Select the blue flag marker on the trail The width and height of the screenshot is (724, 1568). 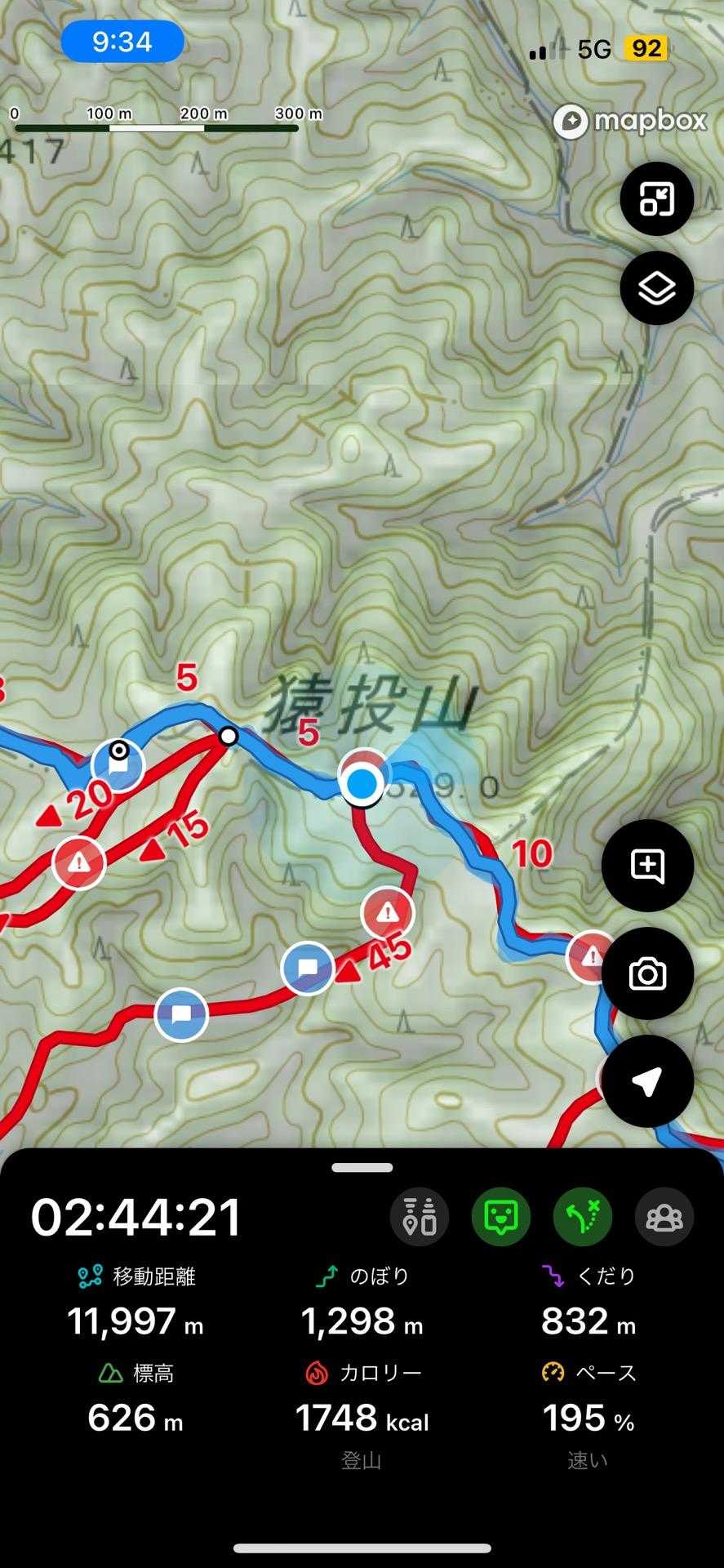click(118, 766)
